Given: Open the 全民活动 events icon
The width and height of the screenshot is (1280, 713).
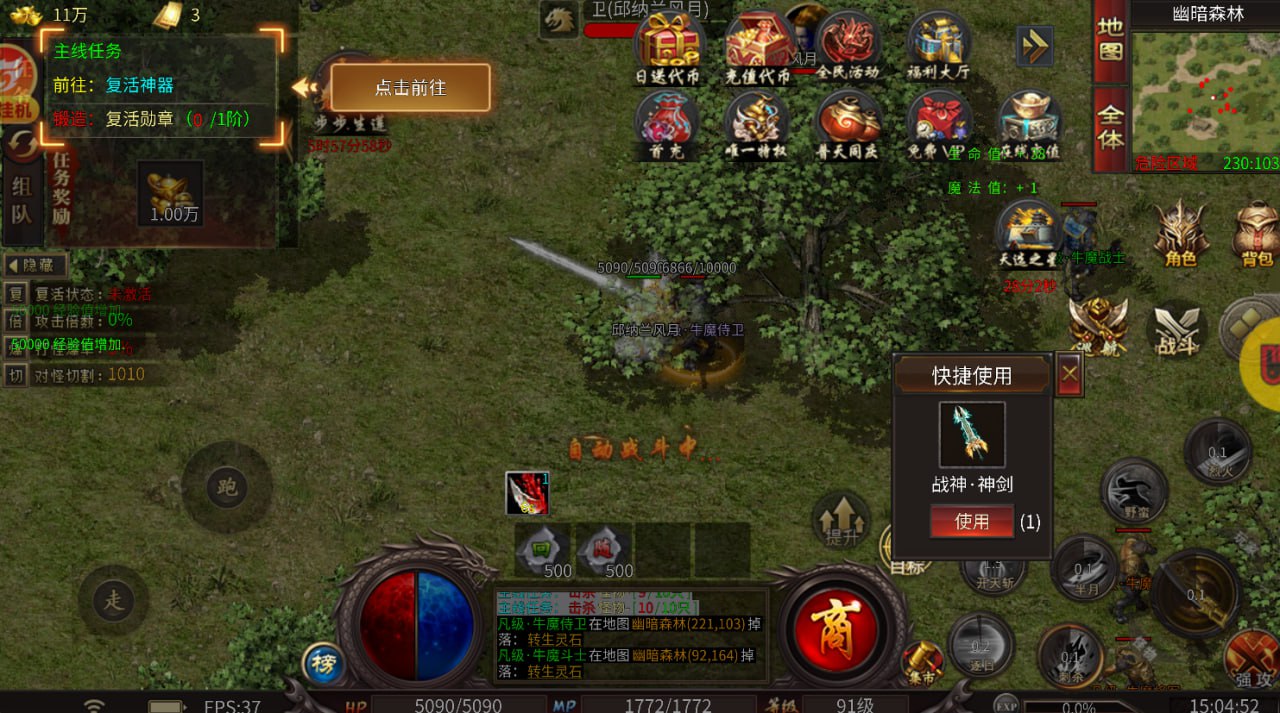Looking at the screenshot, I should [848, 44].
